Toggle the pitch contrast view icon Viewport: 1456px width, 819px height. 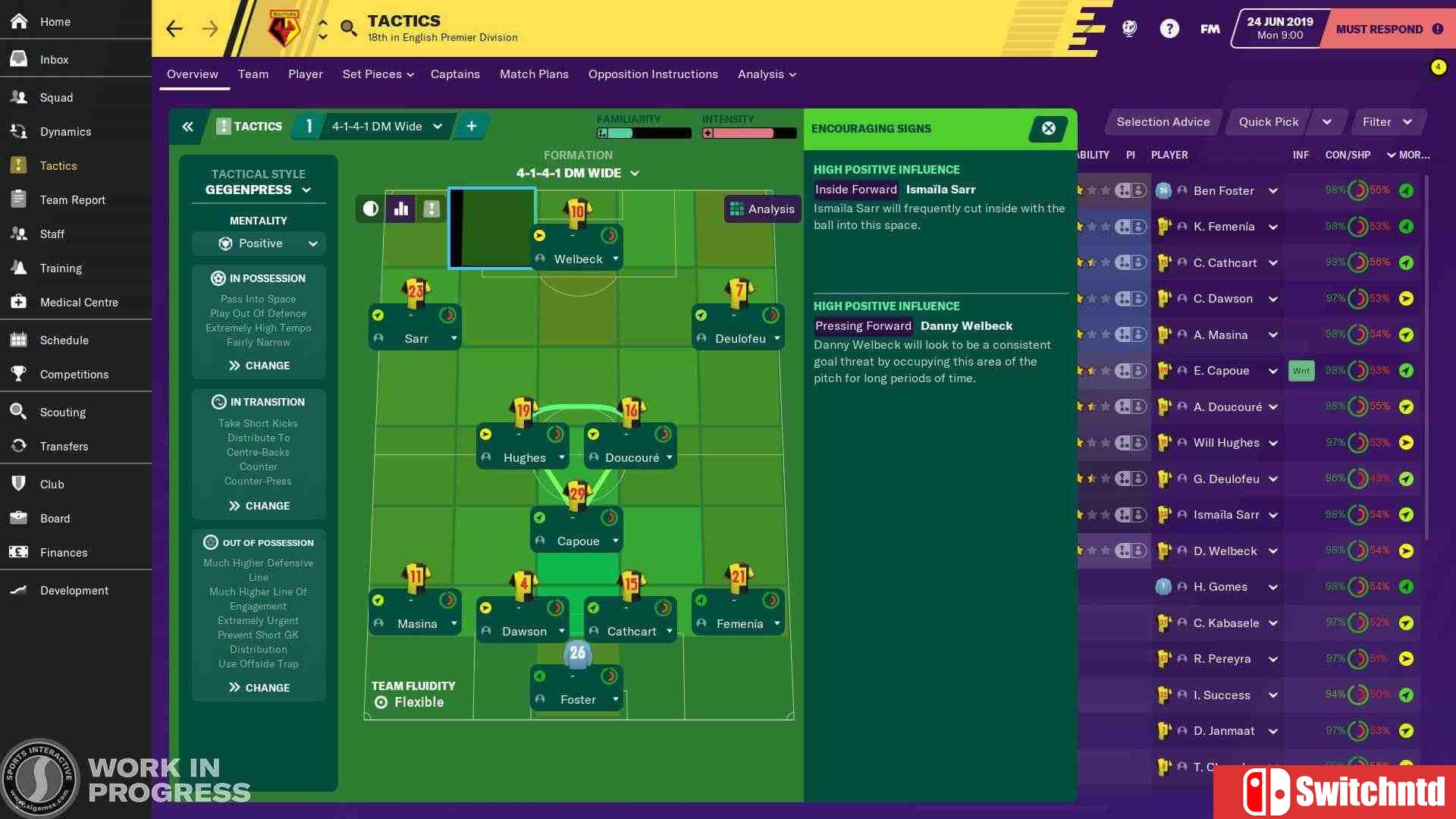369,209
